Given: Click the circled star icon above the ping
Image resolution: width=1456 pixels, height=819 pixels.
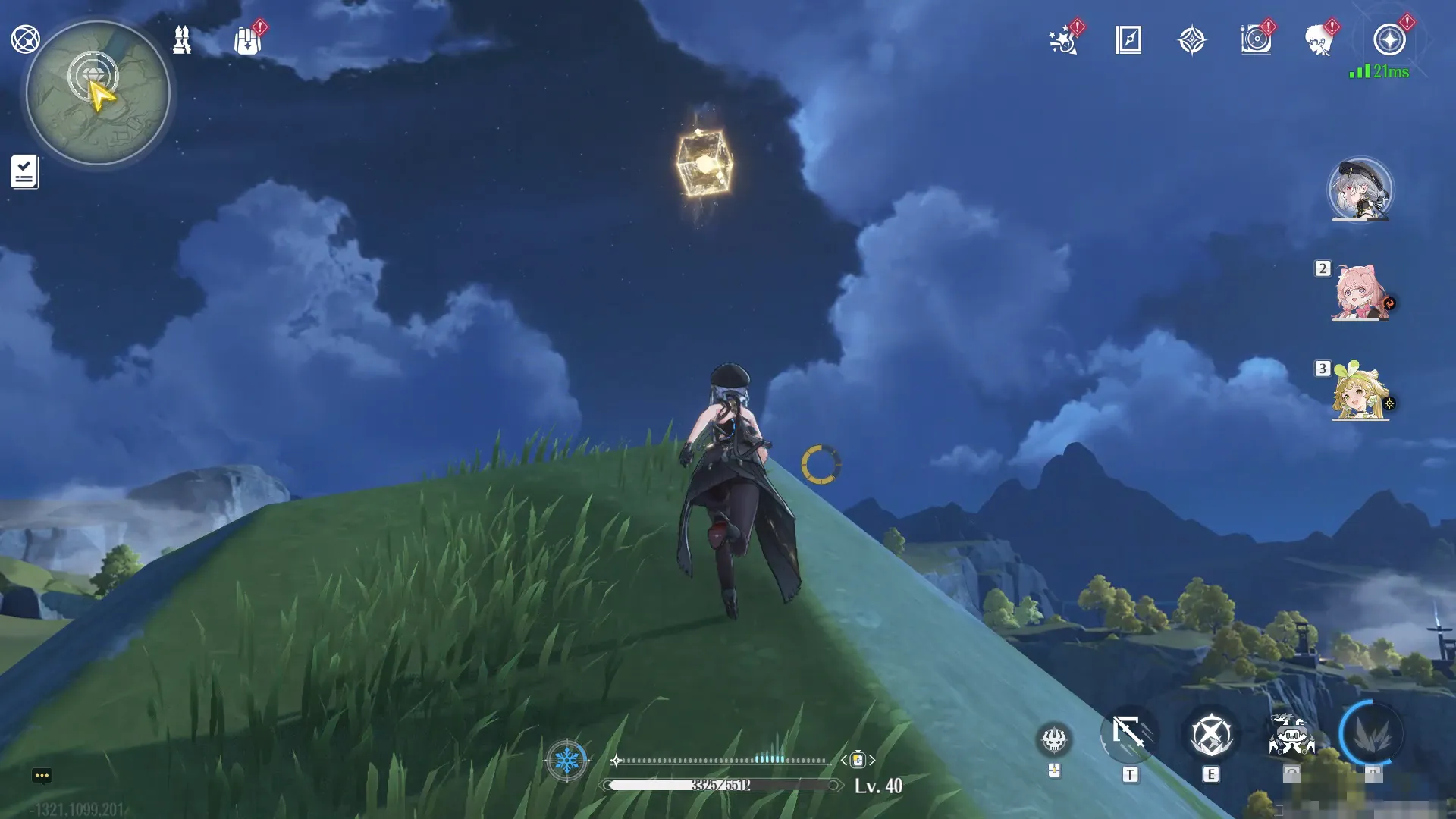Looking at the screenshot, I should pos(1389,40).
